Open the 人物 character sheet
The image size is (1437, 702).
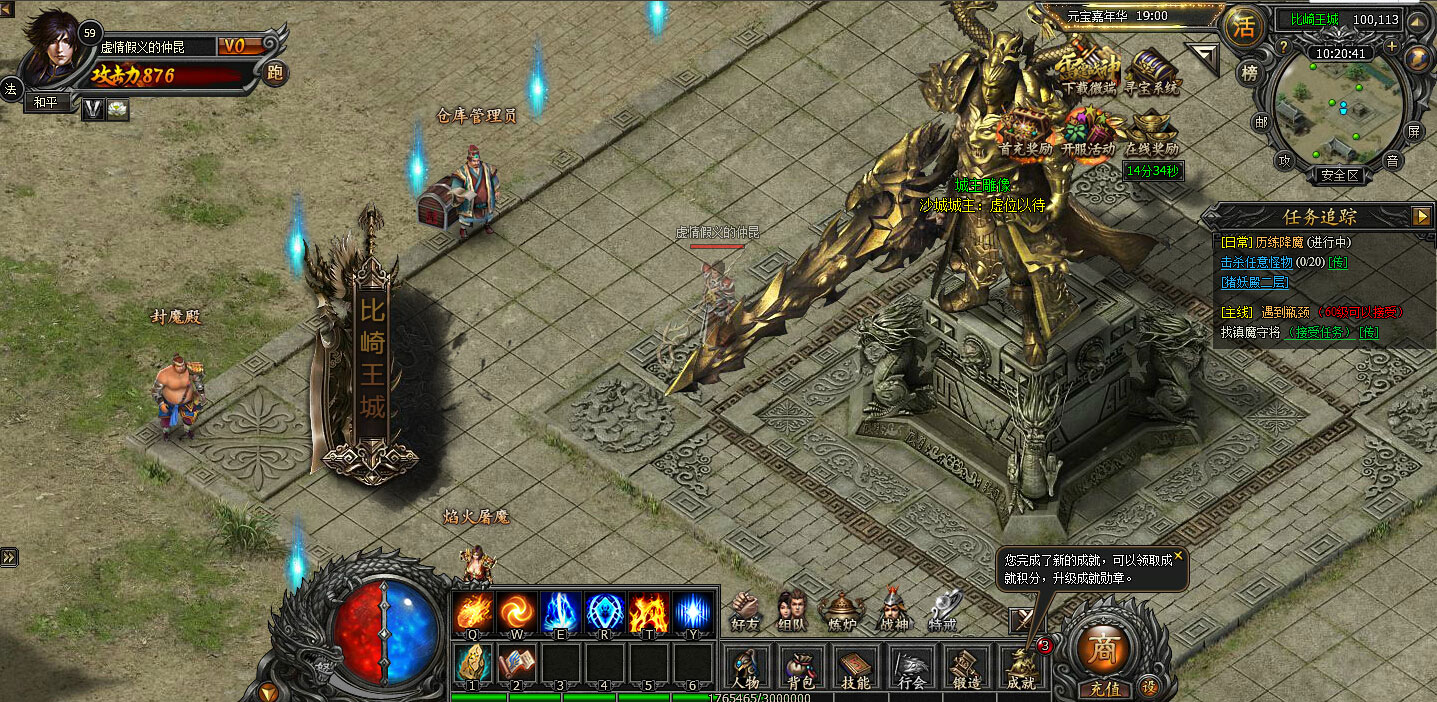tap(746, 668)
